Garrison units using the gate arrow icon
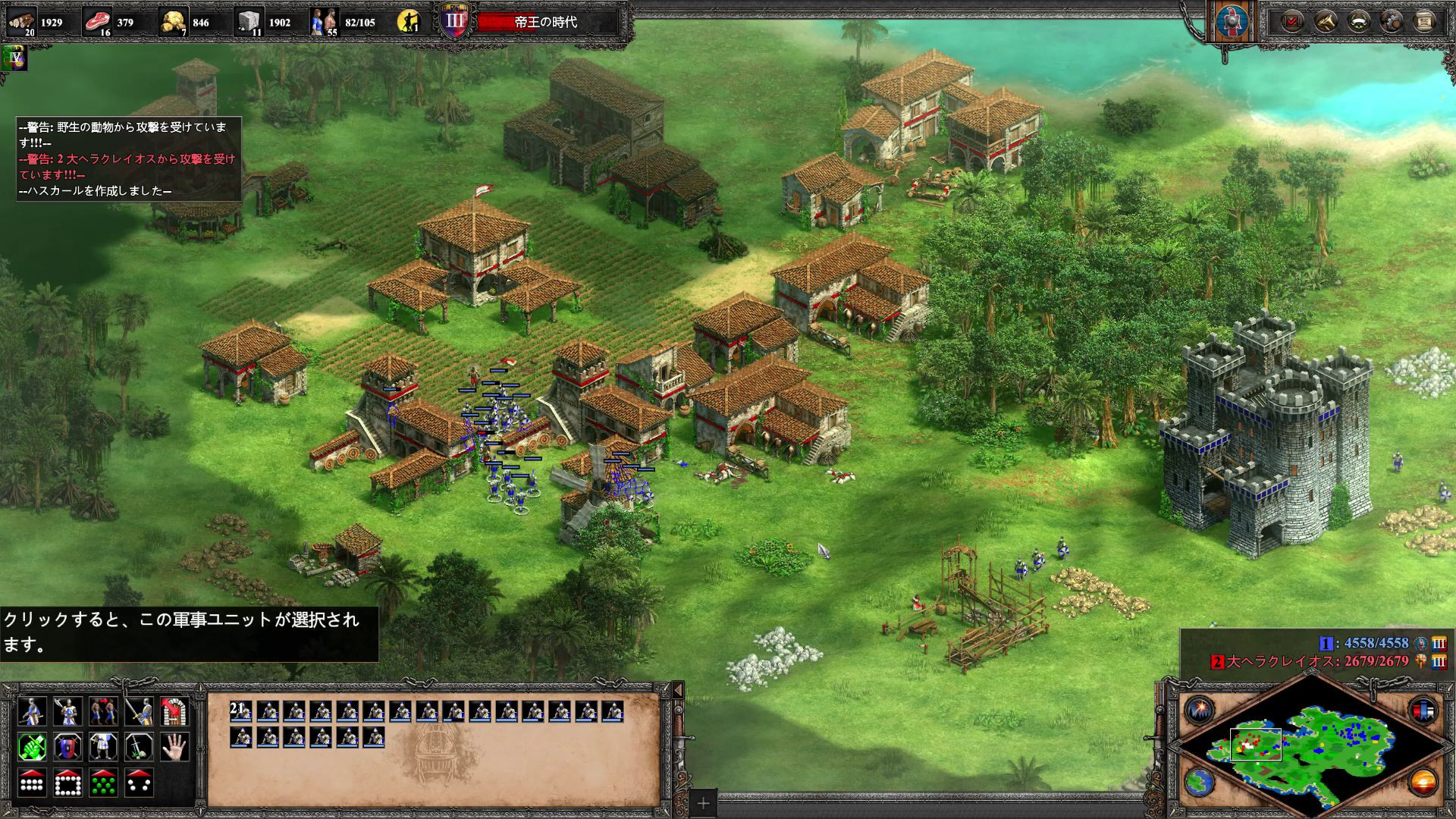The height and width of the screenshot is (819, 1456). coord(176,711)
